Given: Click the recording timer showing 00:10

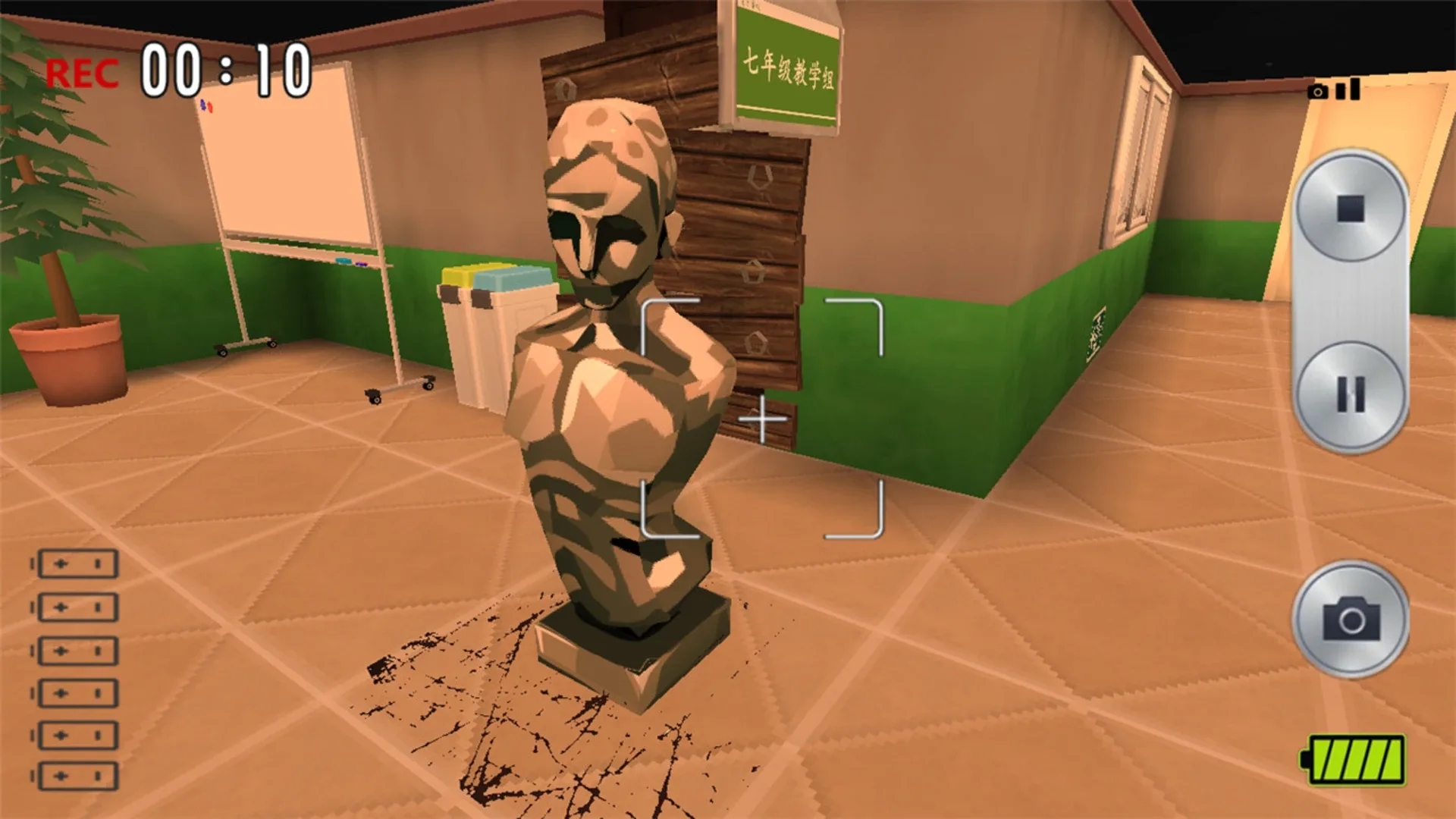Looking at the screenshot, I should (227, 71).
